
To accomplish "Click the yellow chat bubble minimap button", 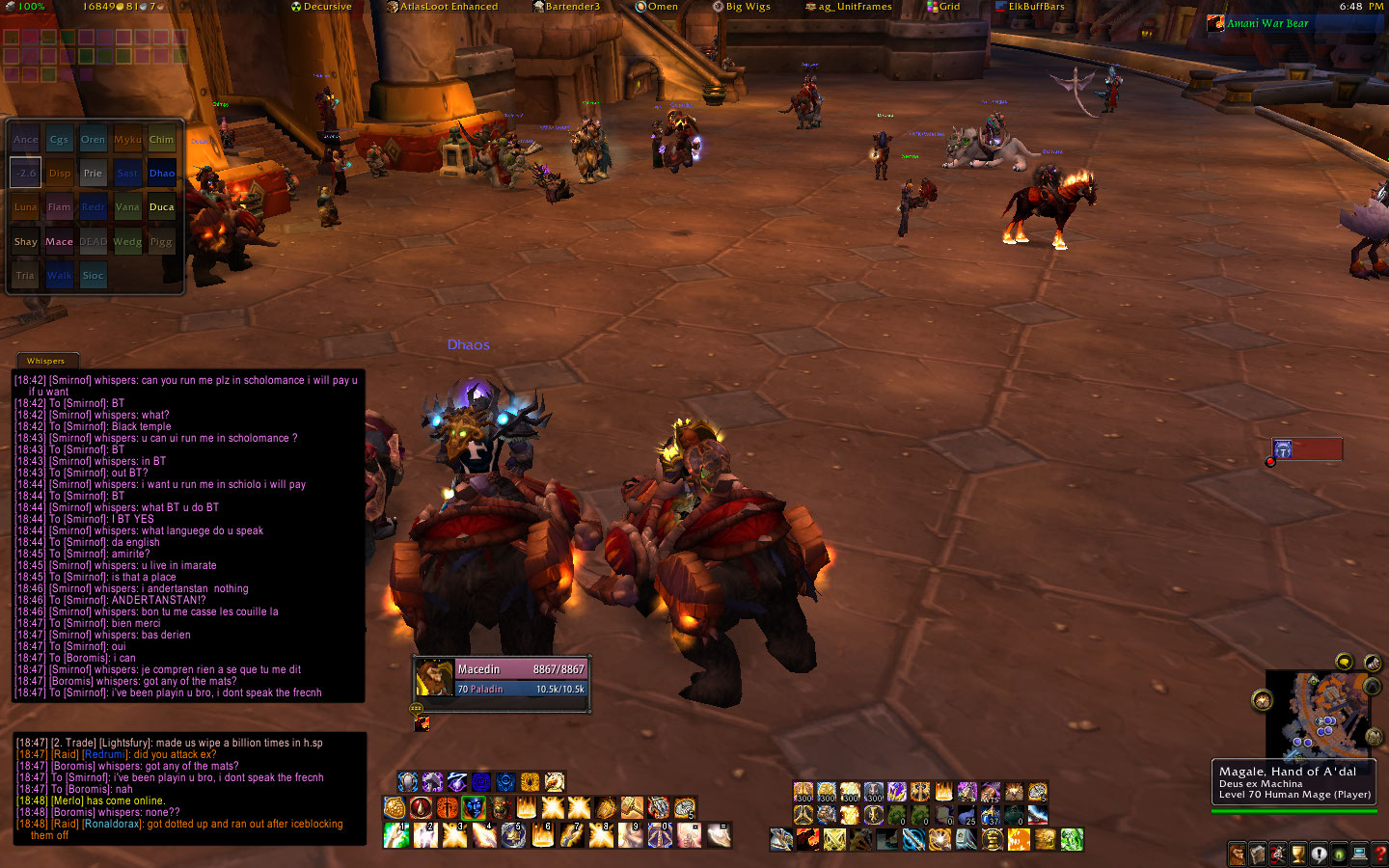I will [1344, 662].
